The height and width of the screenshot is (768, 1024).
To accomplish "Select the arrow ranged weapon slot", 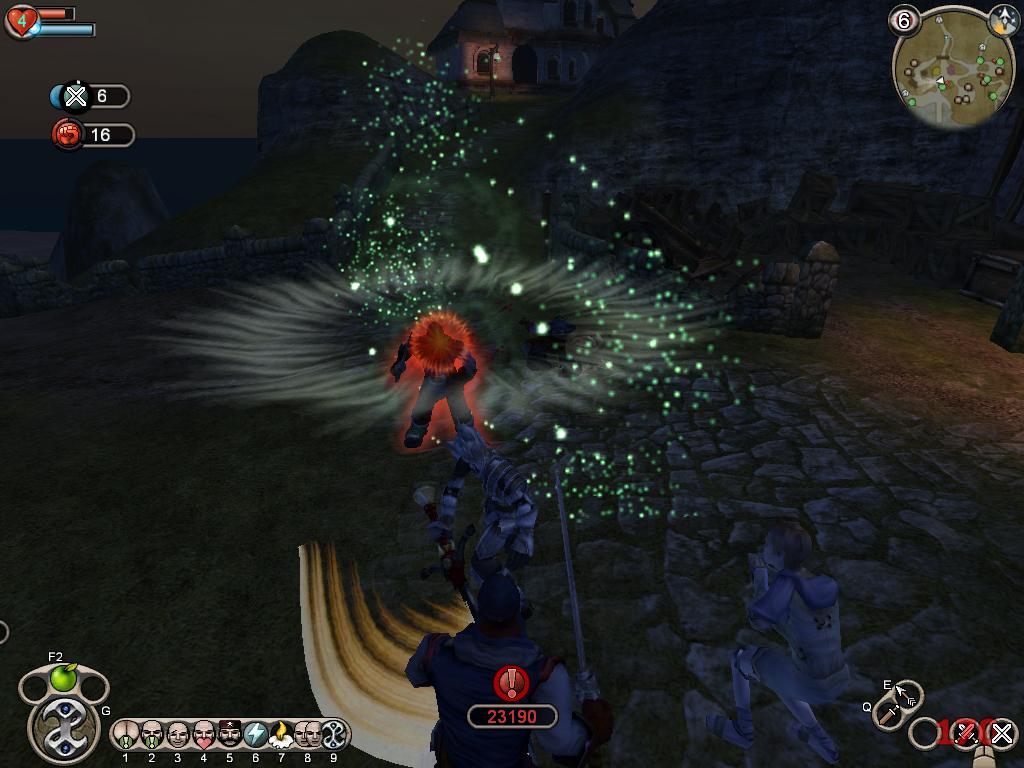I will [x=908, y=694].
